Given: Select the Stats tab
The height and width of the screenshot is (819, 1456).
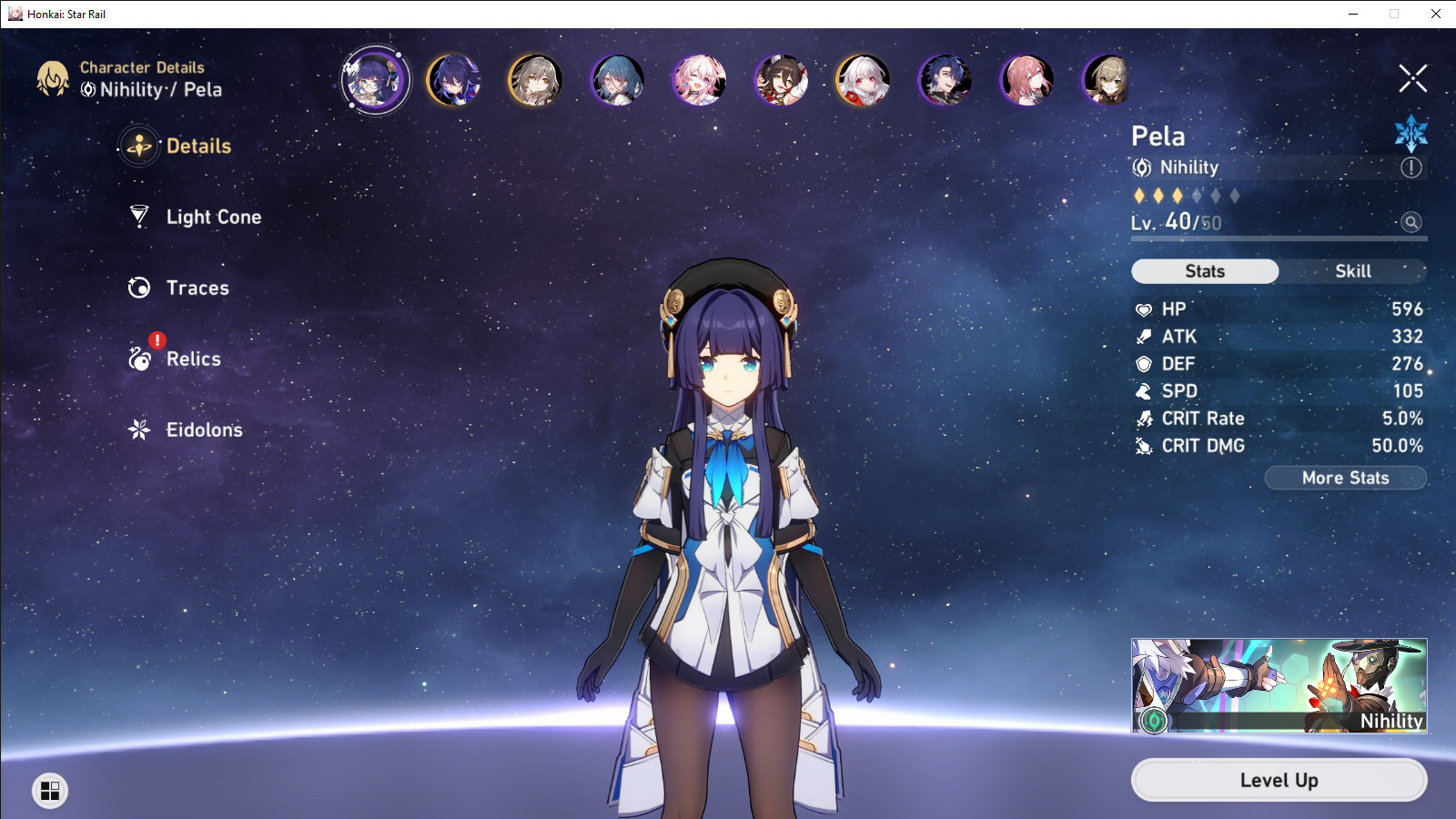Looking at the screenshot, I should (x=1205, y=270).
